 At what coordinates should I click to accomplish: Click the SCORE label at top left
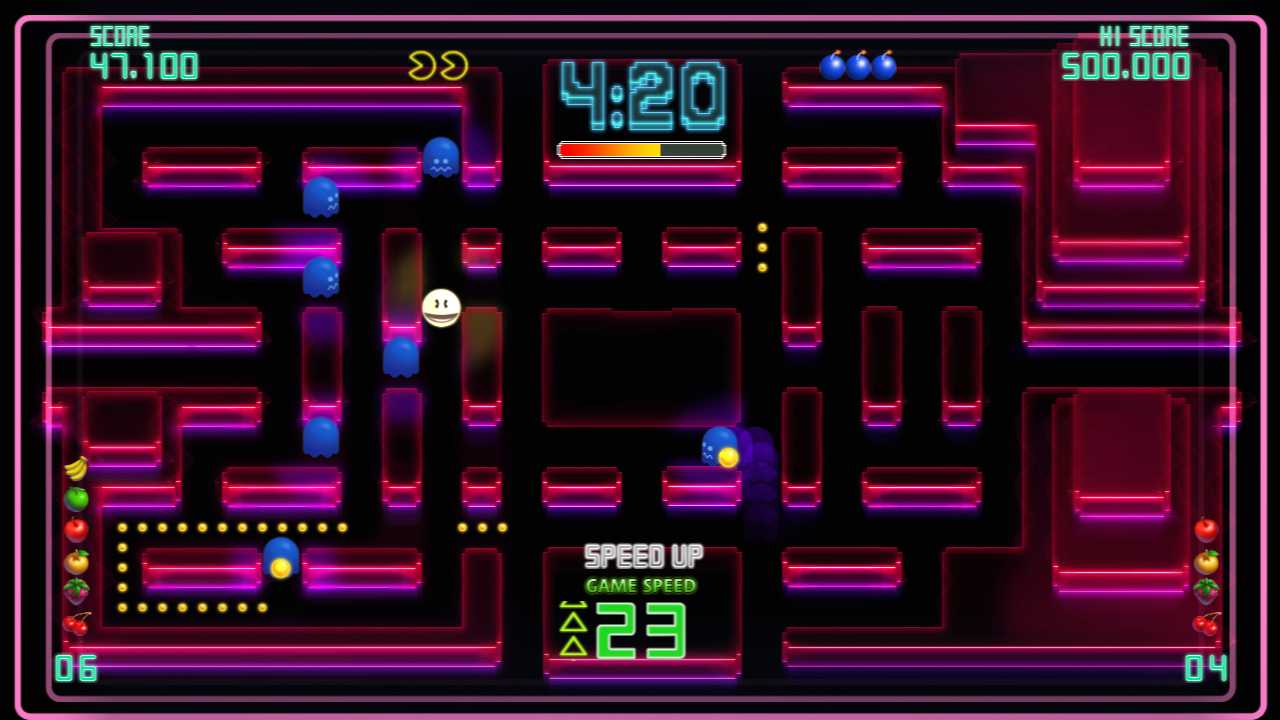120,36
